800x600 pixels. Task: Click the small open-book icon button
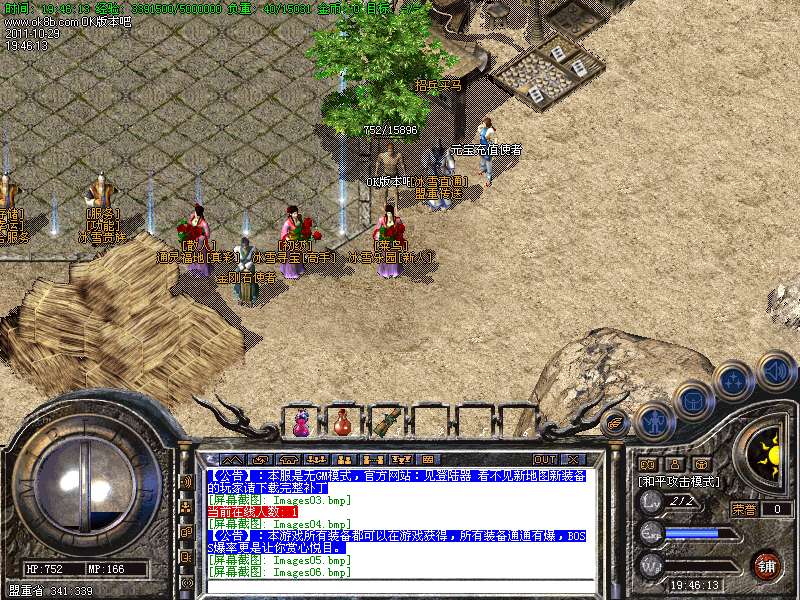[647, 465]
